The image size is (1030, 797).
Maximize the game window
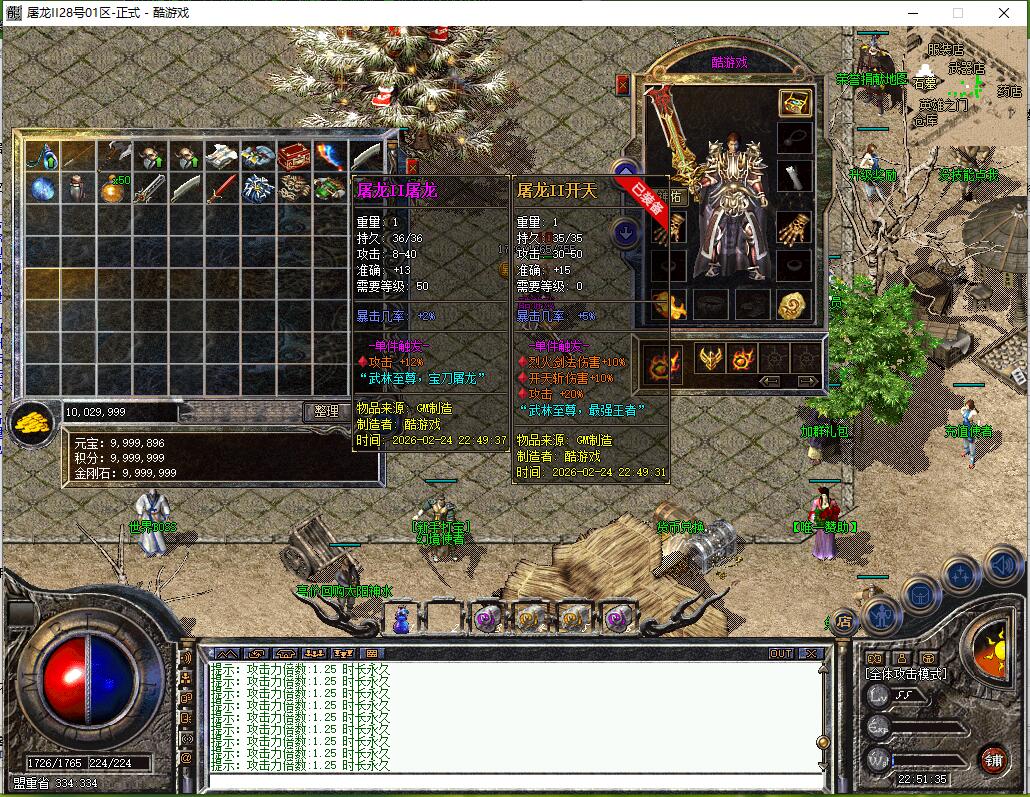[957, 13]
